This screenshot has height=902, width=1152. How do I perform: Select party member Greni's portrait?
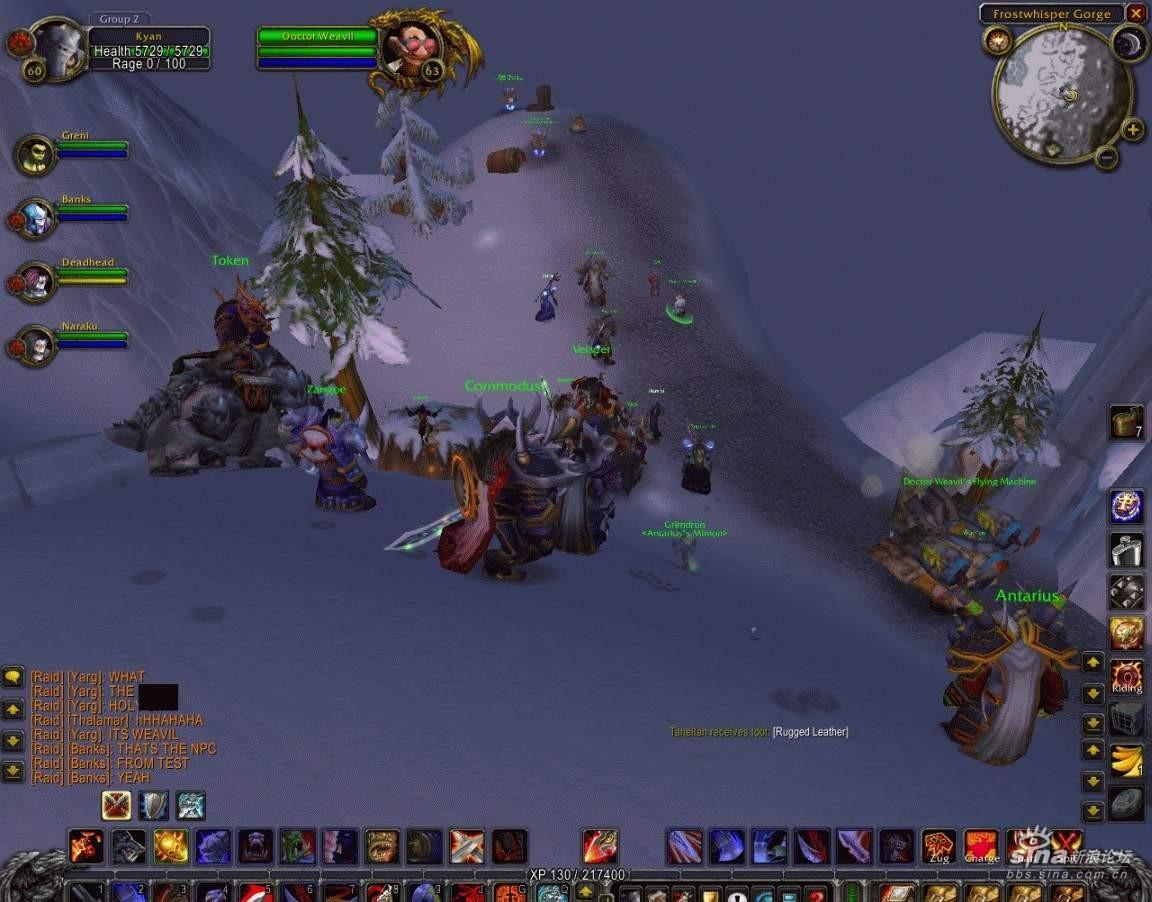[x=36, y=155]
